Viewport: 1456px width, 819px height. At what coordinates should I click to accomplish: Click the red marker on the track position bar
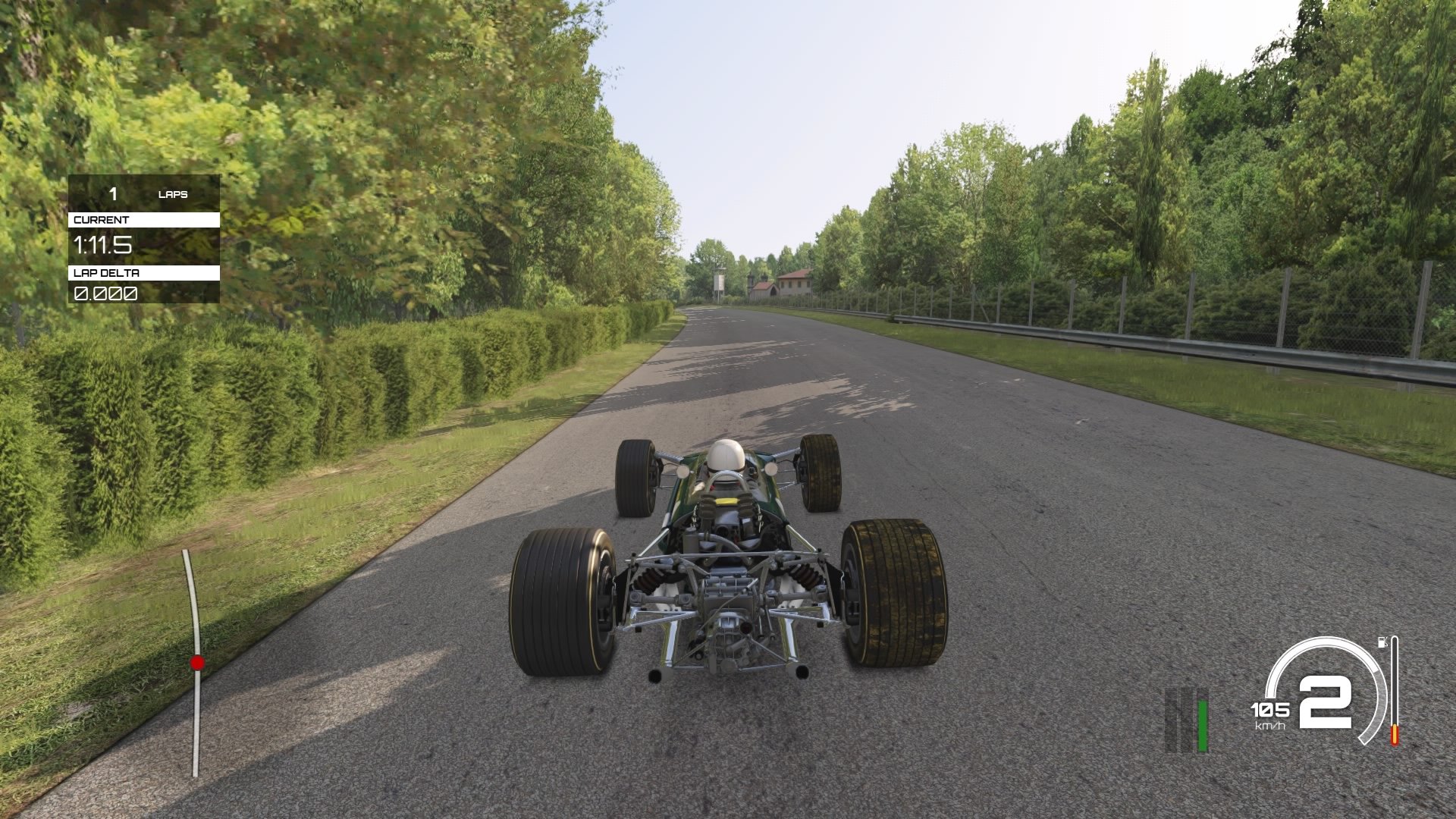[x=197, y=662]
